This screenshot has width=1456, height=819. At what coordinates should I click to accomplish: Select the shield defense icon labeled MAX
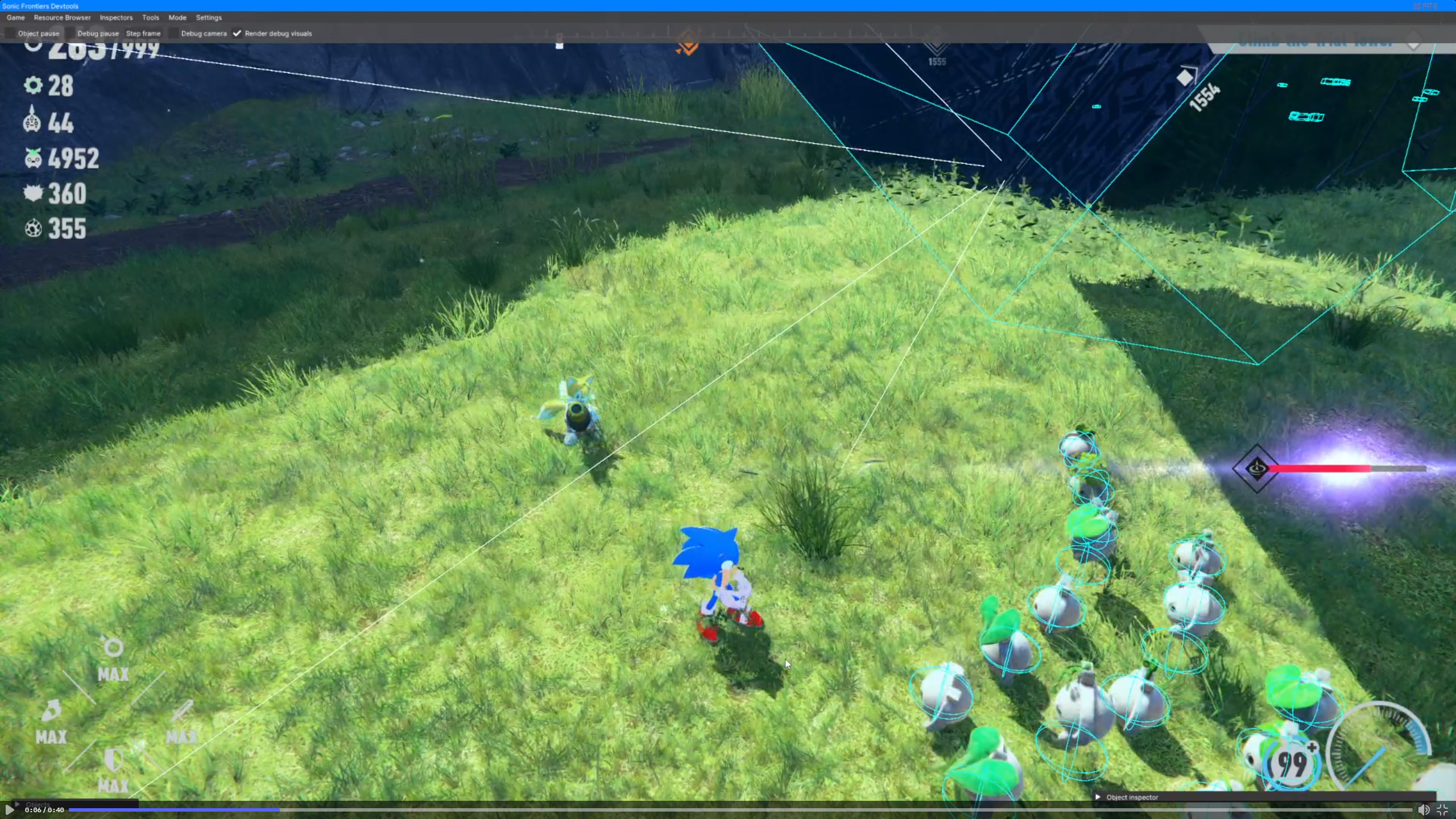pyautogui.click(x=113, y=759)
